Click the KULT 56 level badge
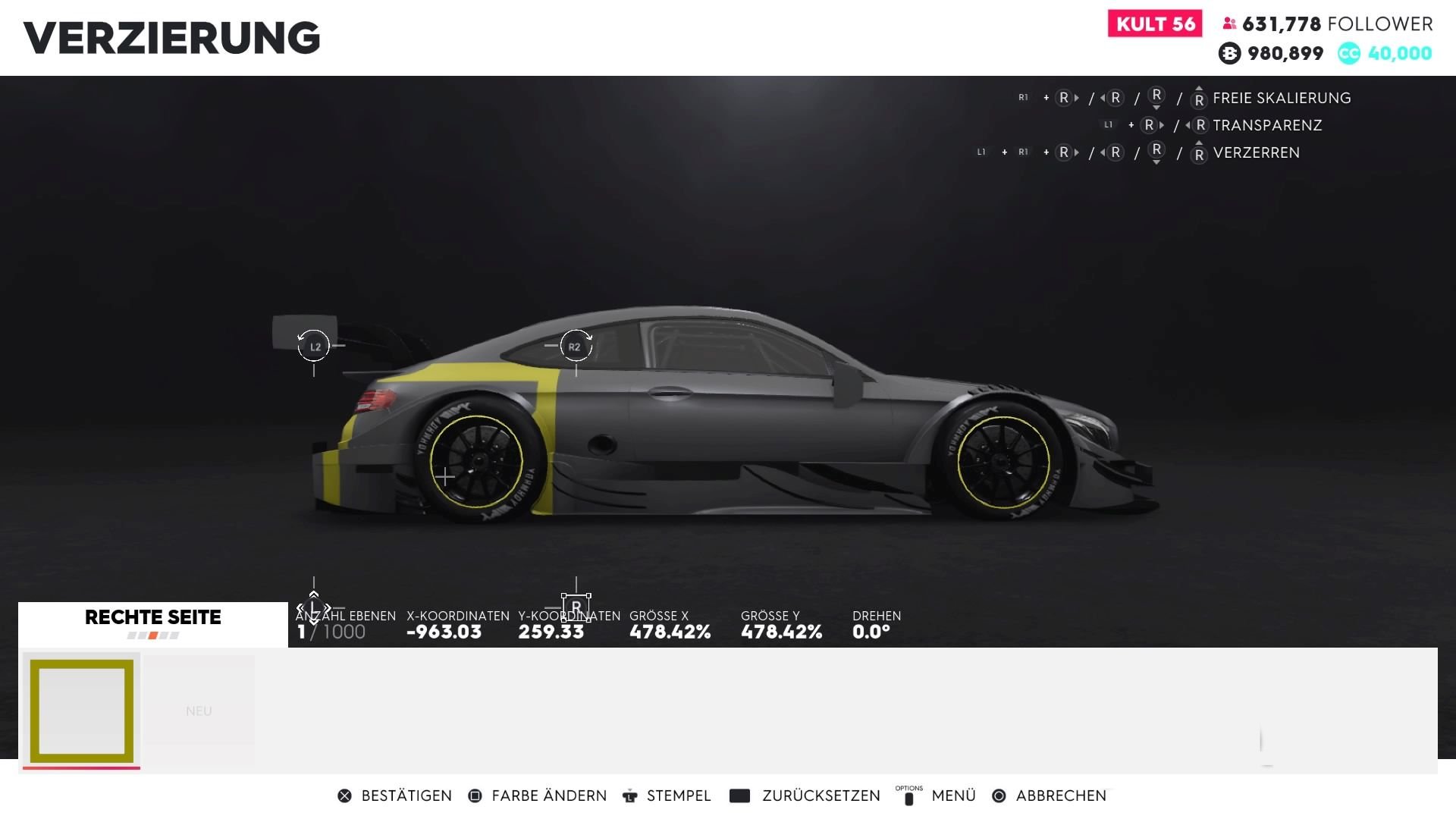The width and height of the screenshot is (1456, 819). 1154,24
